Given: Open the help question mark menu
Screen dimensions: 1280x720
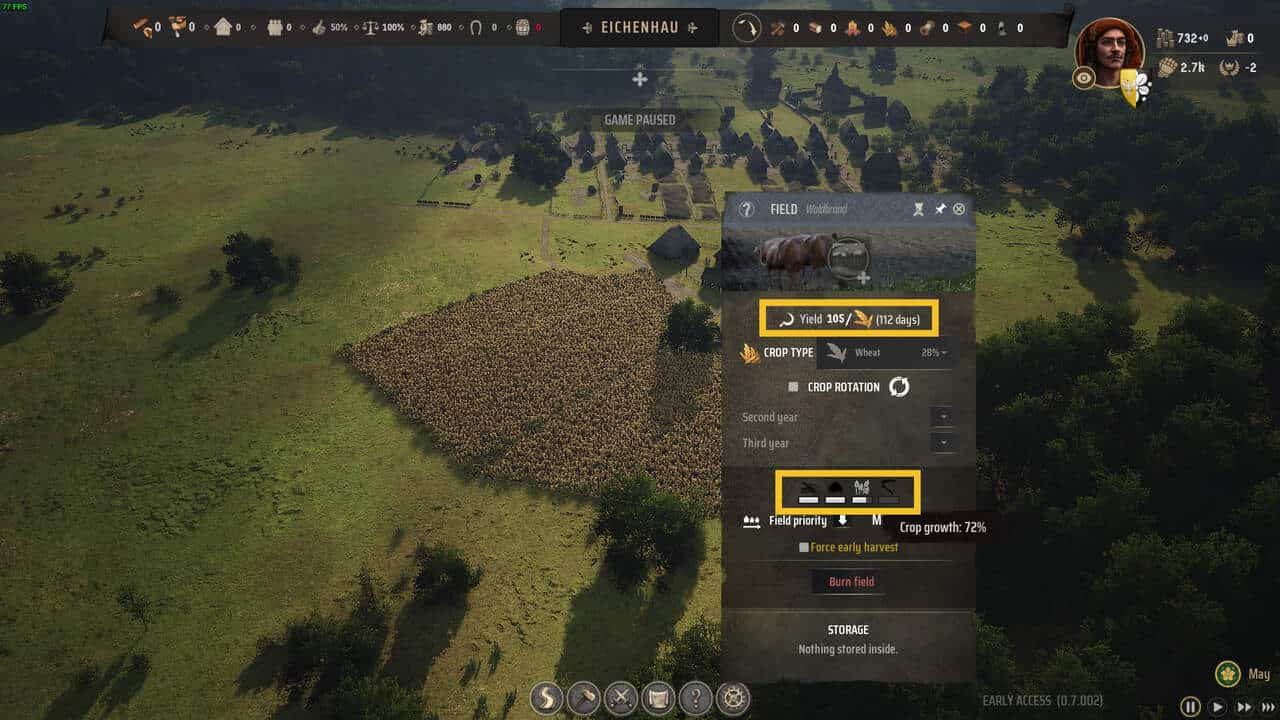Looking at the screenshot, I should 697,697.
